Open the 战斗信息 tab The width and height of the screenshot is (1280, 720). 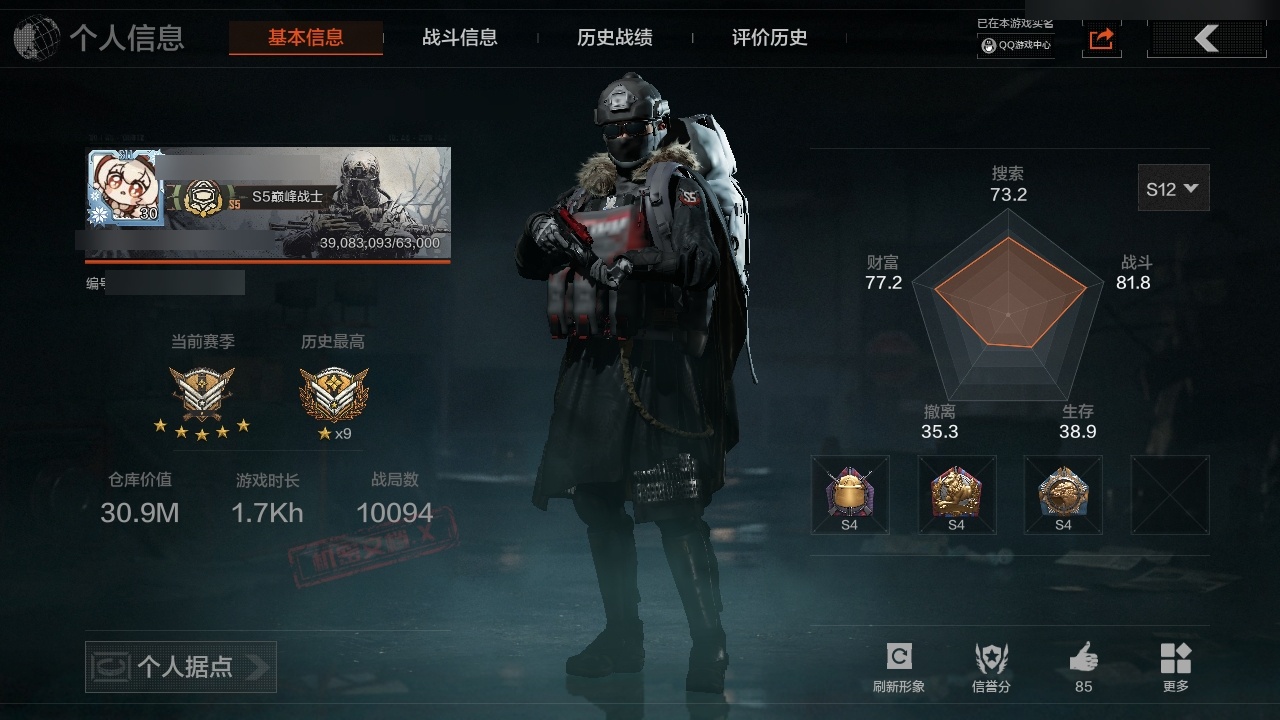pyautogui.click(x=459, y=38)
